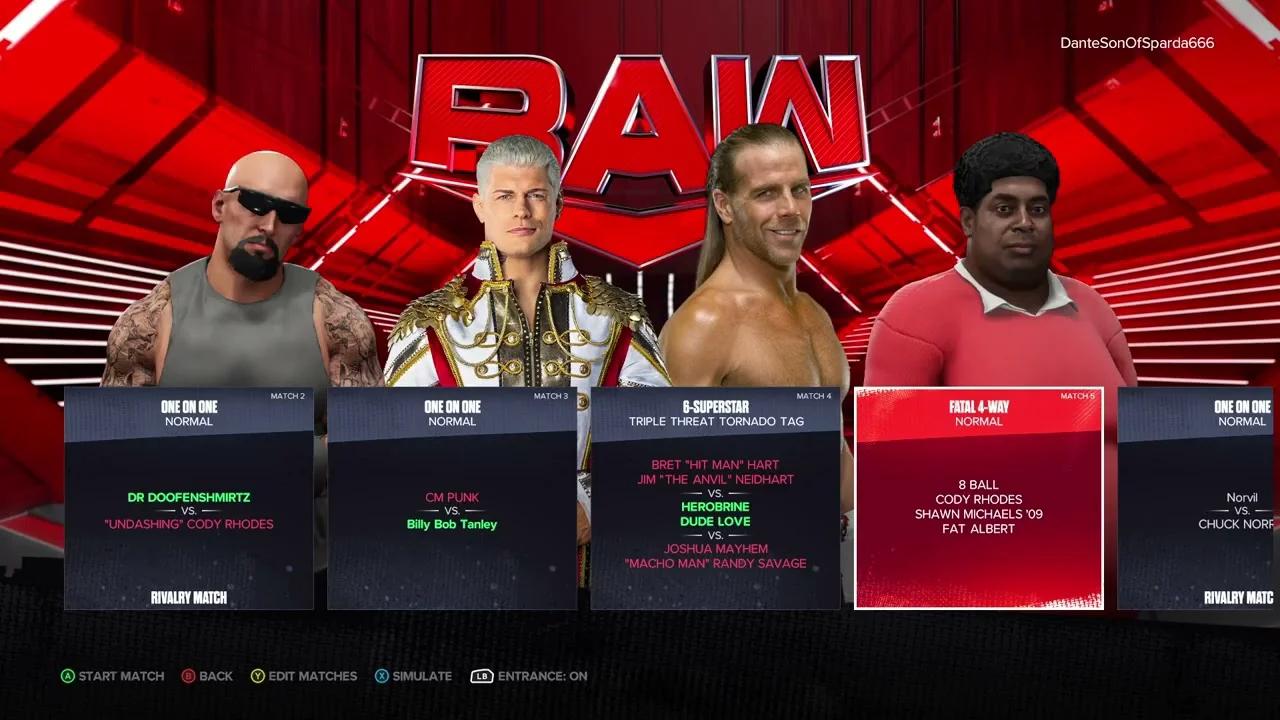Select the Rivalry Match label on Match 2
This screenshot has width=1280, height=720.
pos(188,597)
